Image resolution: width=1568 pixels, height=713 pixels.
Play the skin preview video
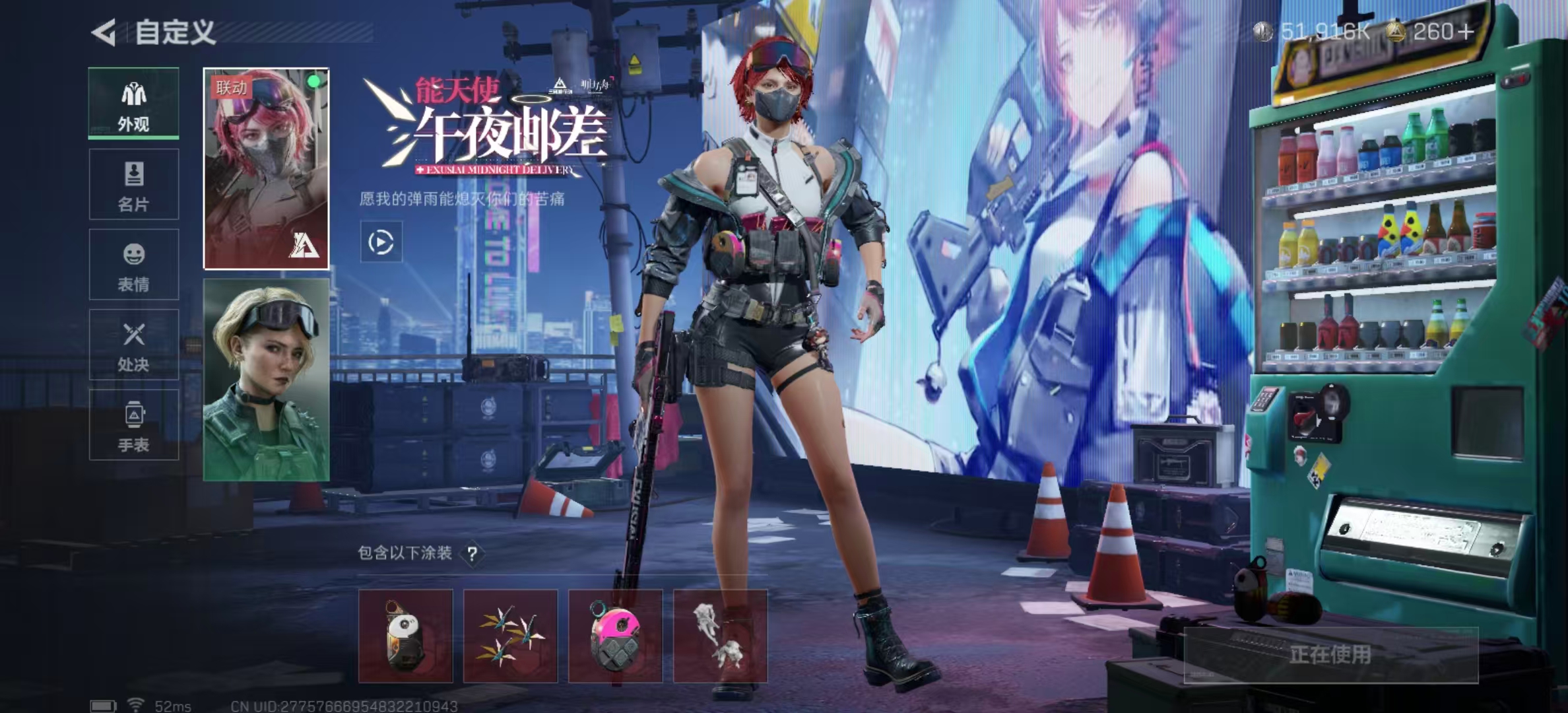(381, 242)
